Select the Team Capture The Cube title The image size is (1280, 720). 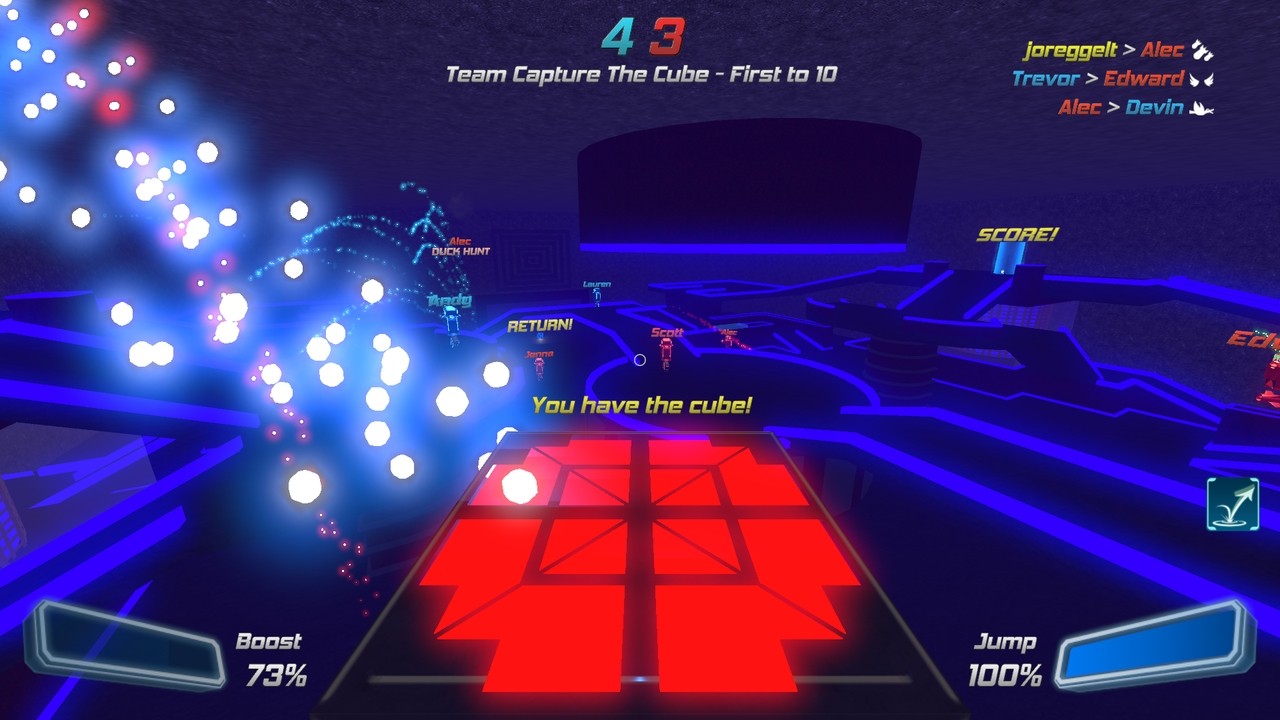(639, 74)
